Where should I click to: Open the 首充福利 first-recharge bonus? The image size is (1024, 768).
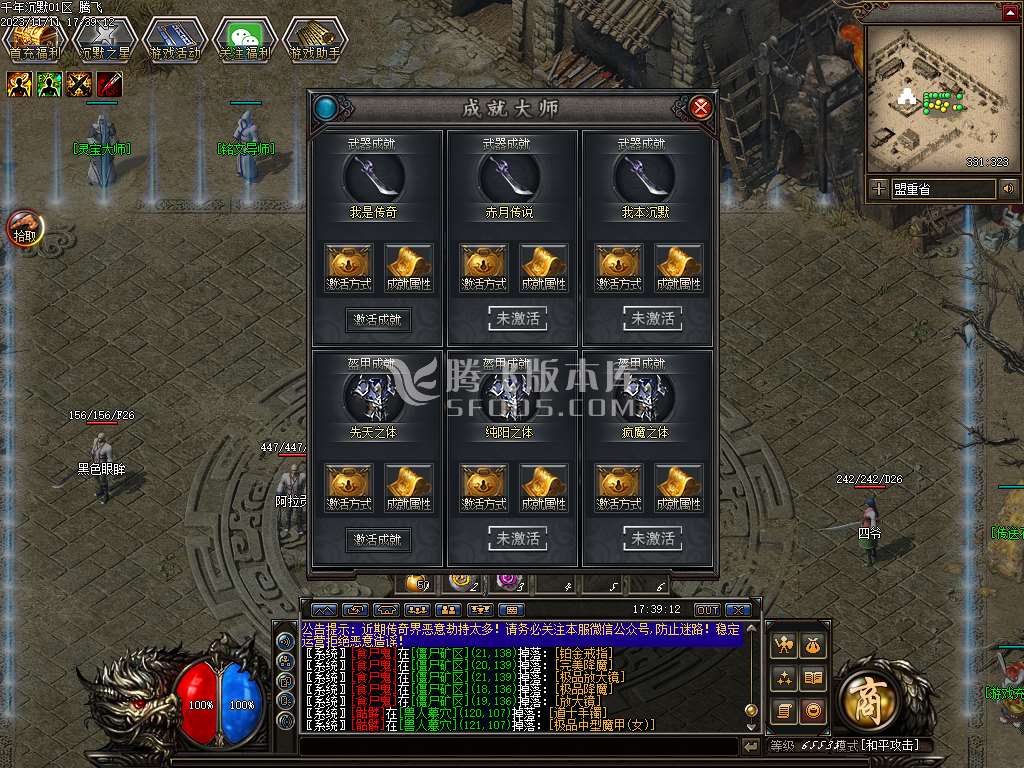pyautogui.click(x=34, y=41)
